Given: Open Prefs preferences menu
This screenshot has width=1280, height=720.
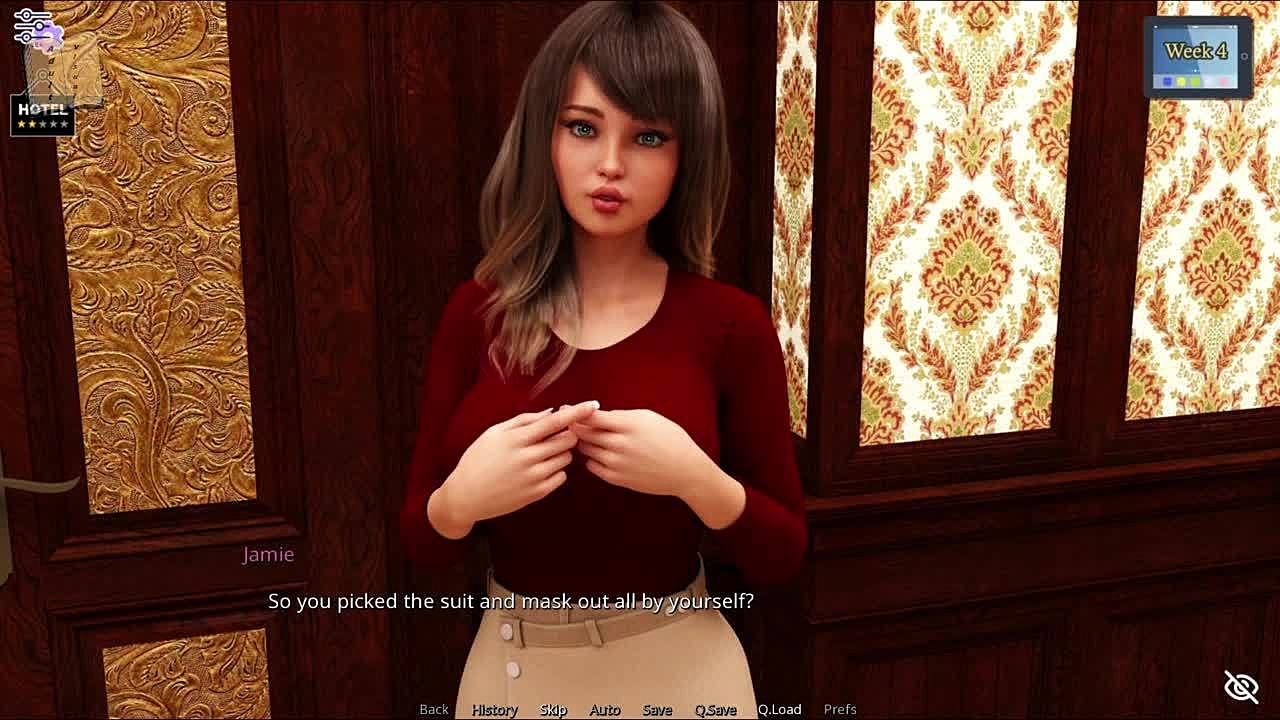Looking at the screenshot, I should (840, 709).
